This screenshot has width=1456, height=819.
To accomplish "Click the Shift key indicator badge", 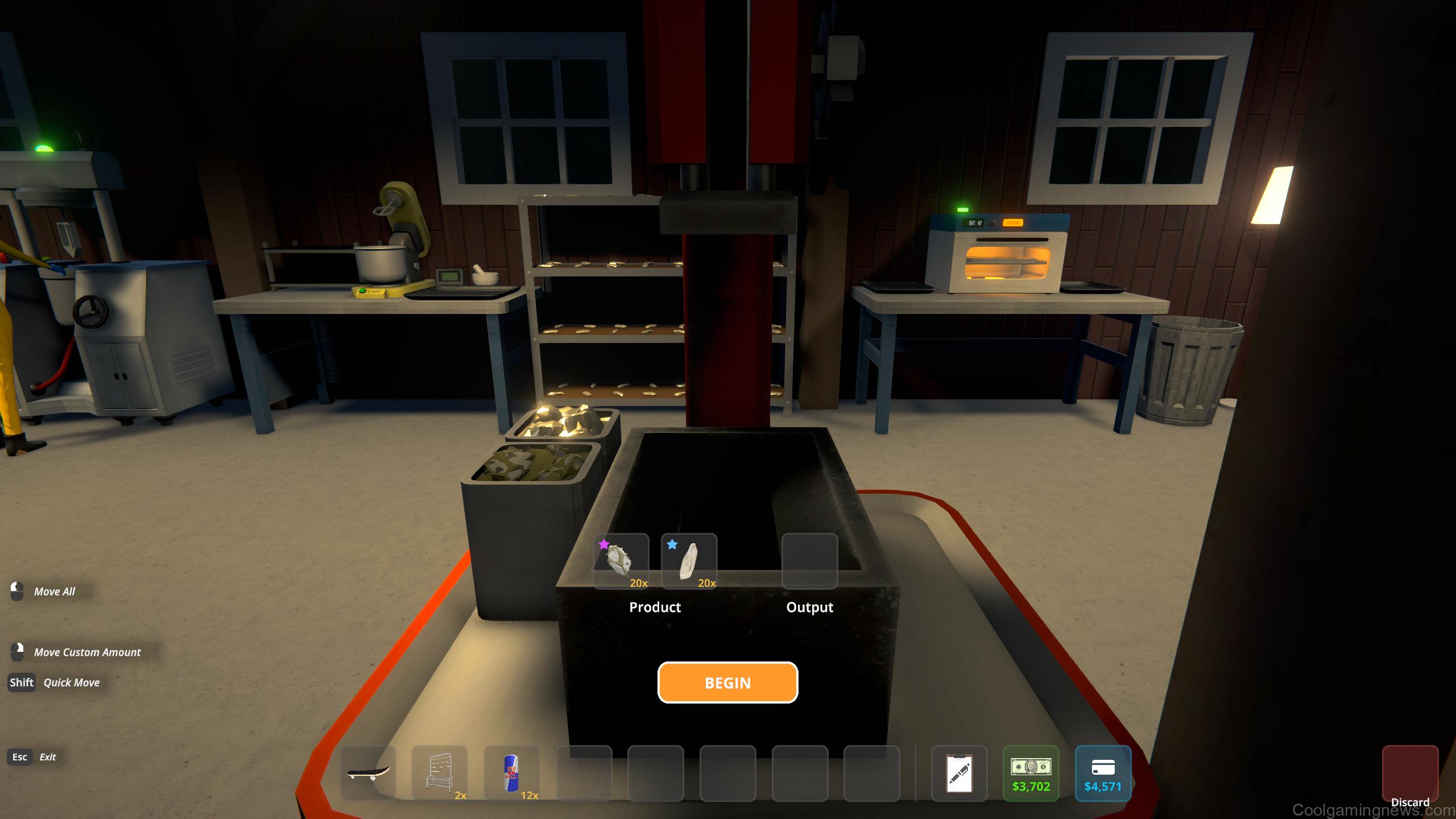I will point(21,682).
